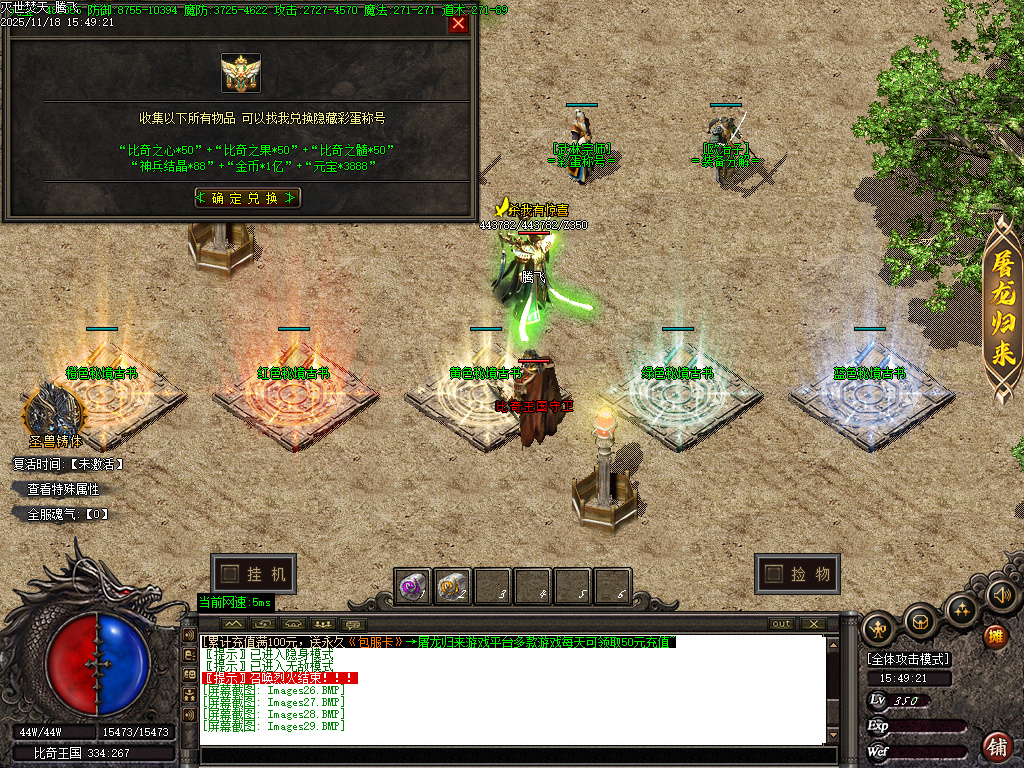The width and height of the screenshot is (1024, 768).
Task: Open the bag with the chest icon
Action: [920, 622]
